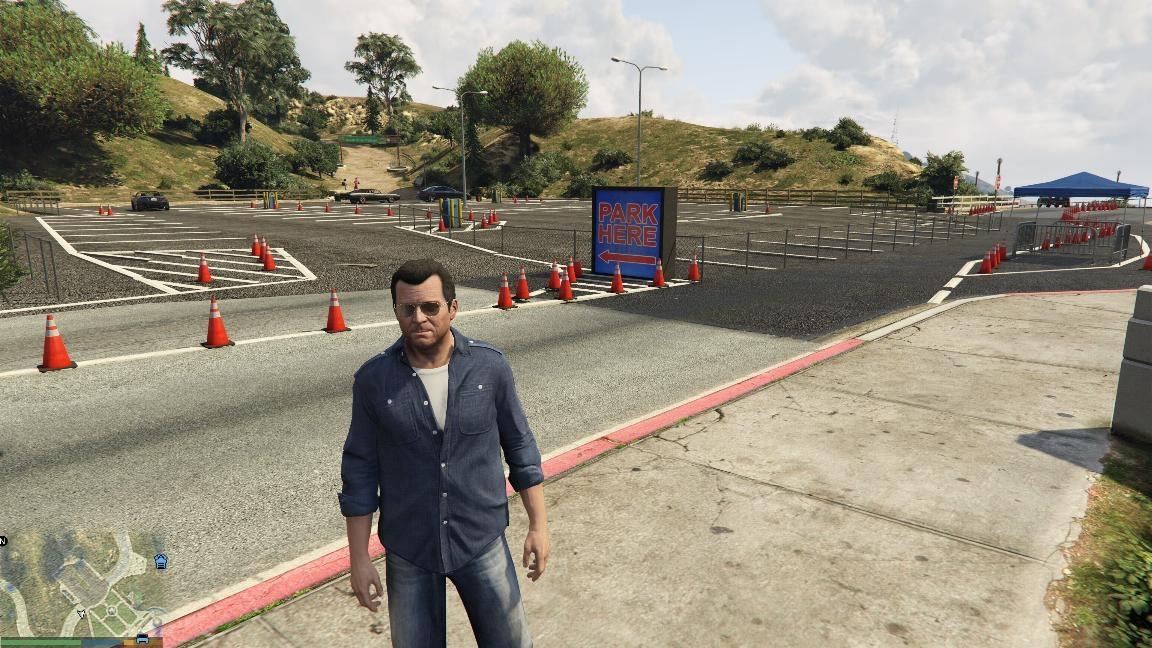Screen dimensions: 1152x648
Task: Click the blue car blip on minimap
Action: click(142, 638)
